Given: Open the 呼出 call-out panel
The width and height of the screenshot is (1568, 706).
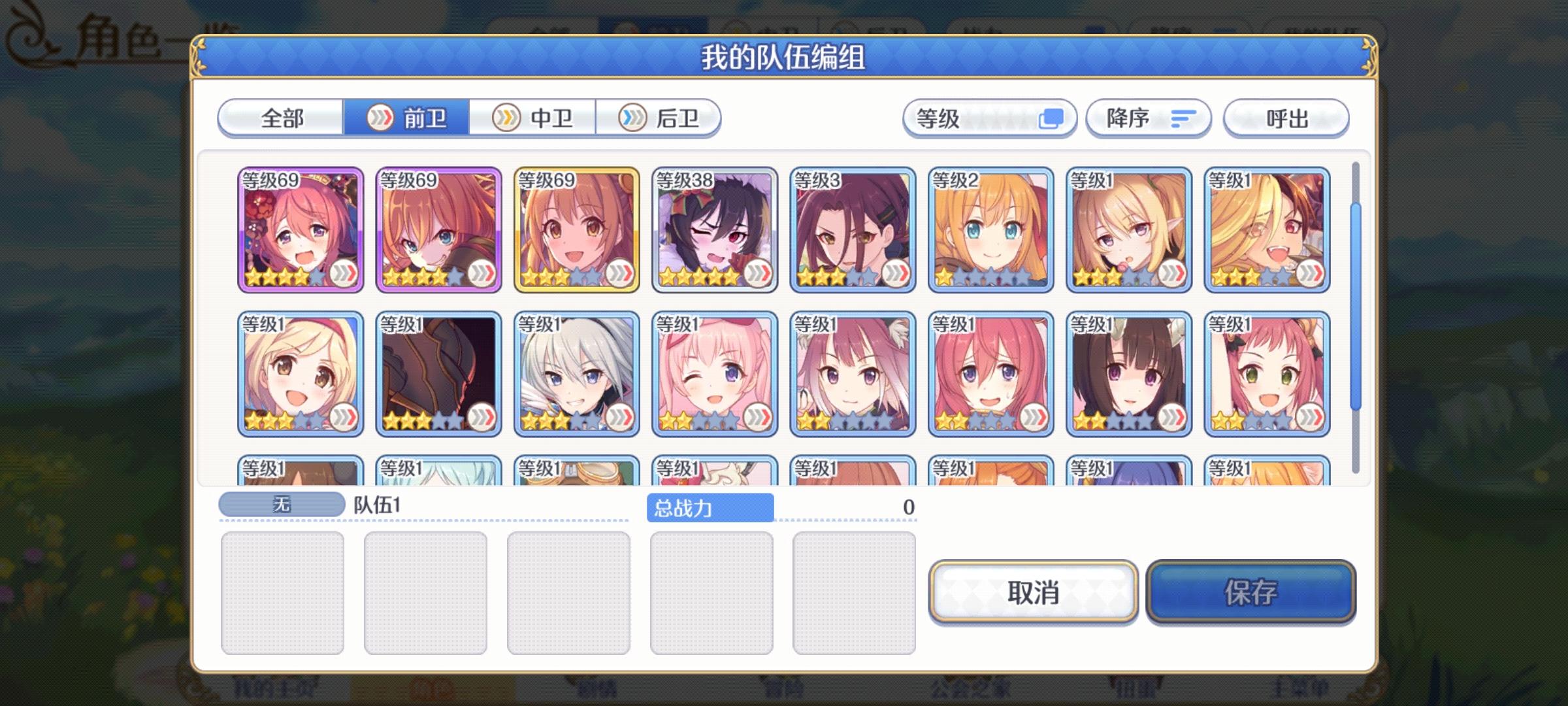Looking at the screenshot, I should pyautogui.click(x=1285, y=118).
